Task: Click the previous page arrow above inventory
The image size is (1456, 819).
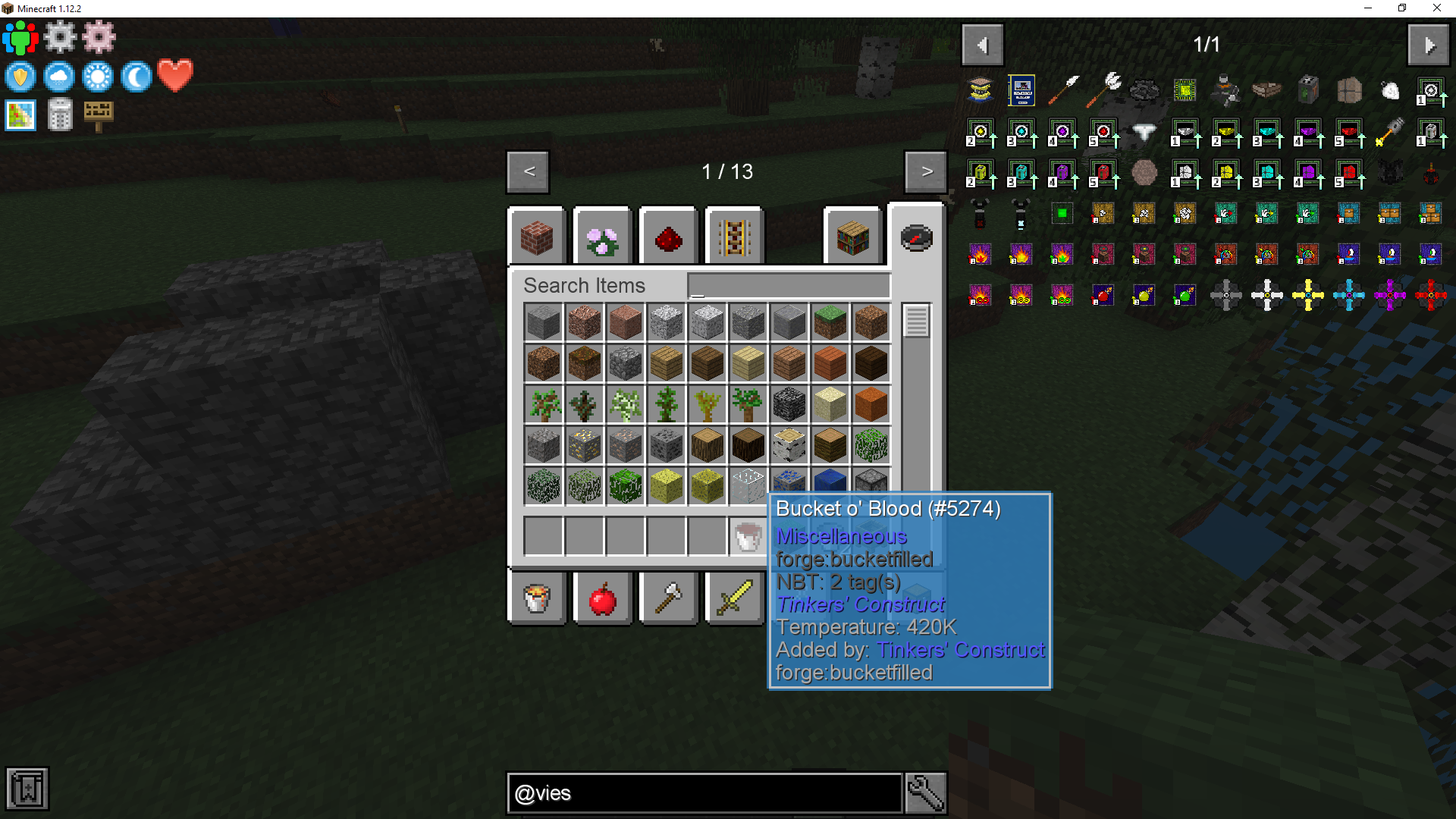Action: coord(527,172)
